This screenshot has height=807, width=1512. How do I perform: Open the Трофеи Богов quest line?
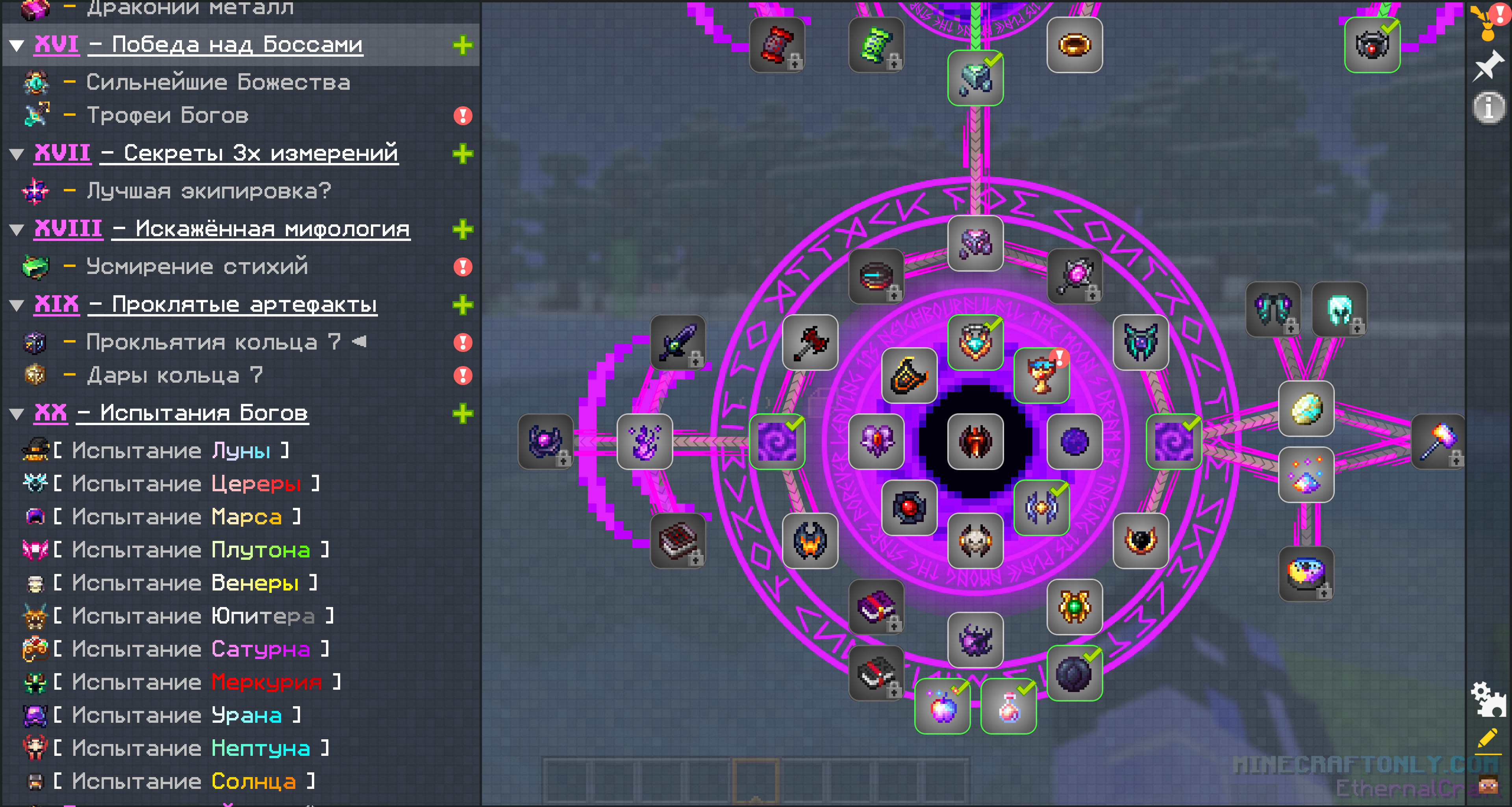point(167,116)
